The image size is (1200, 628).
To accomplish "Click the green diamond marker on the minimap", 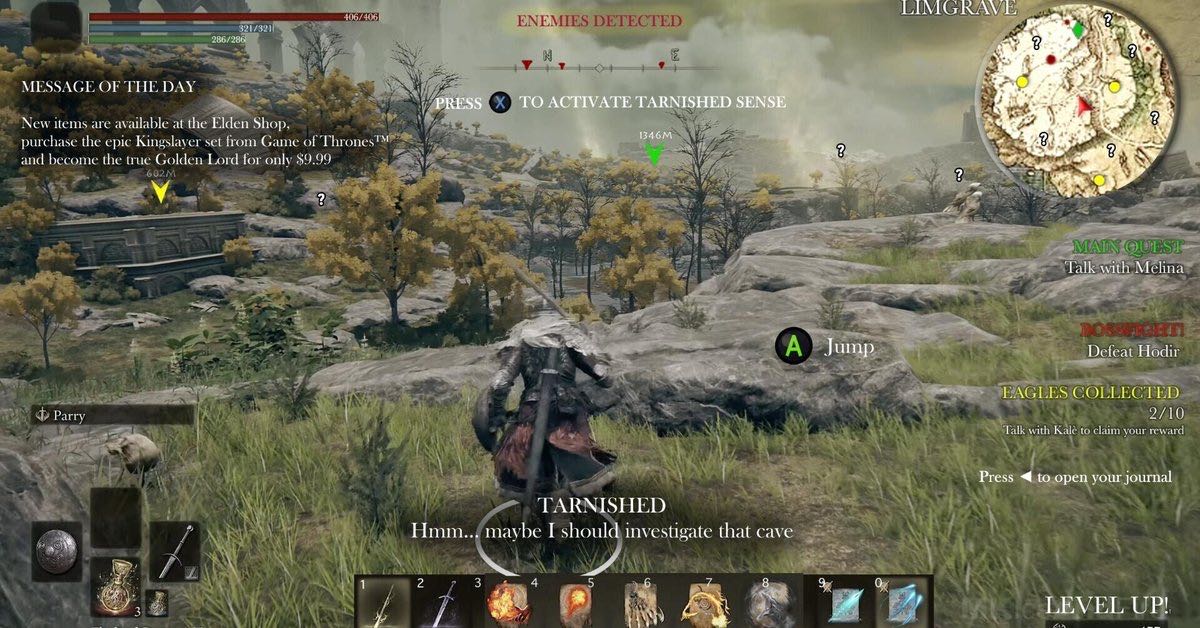I will [x=1078, y=30].
